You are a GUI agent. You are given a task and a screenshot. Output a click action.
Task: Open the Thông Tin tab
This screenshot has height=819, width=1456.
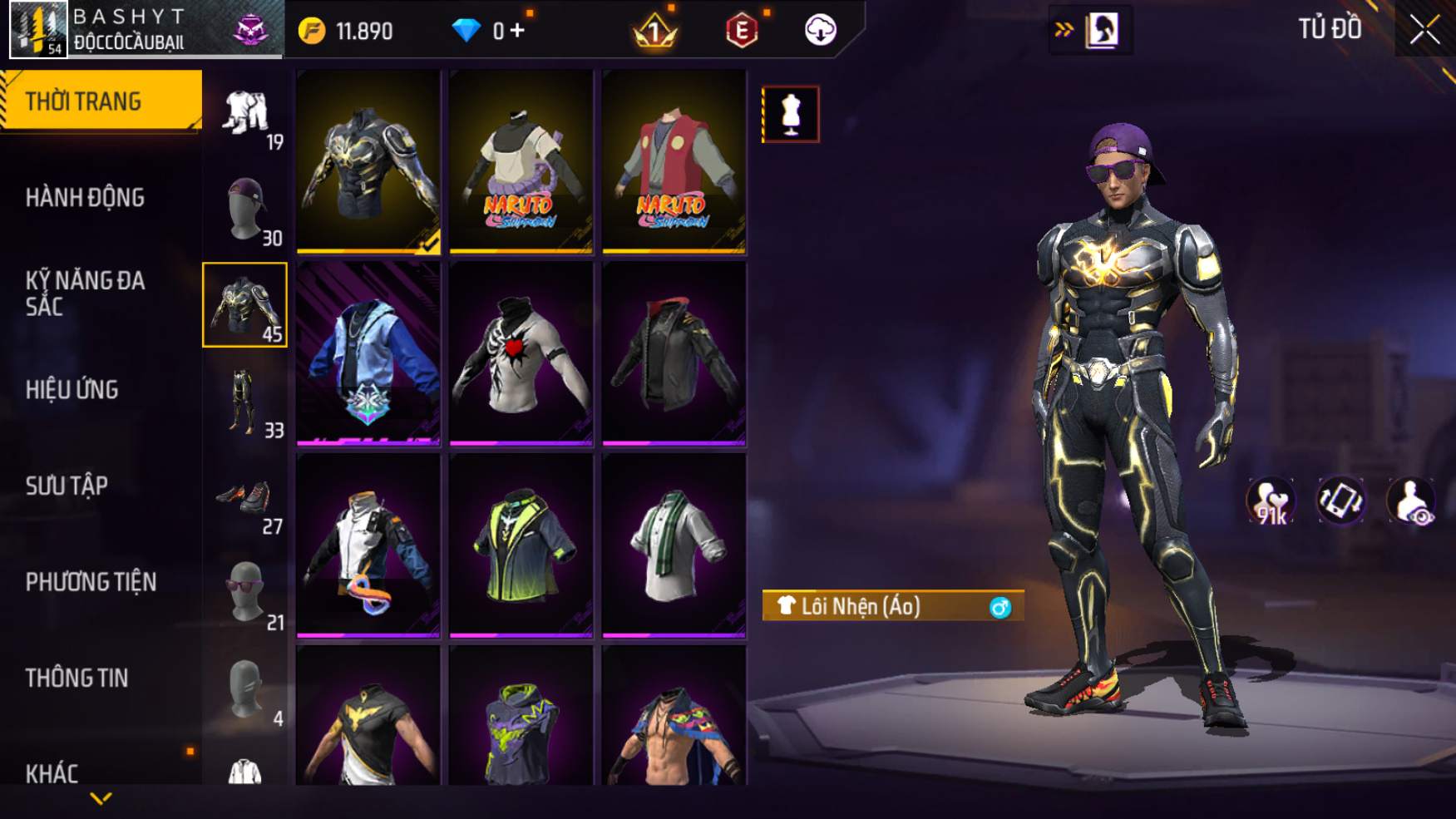77,678
